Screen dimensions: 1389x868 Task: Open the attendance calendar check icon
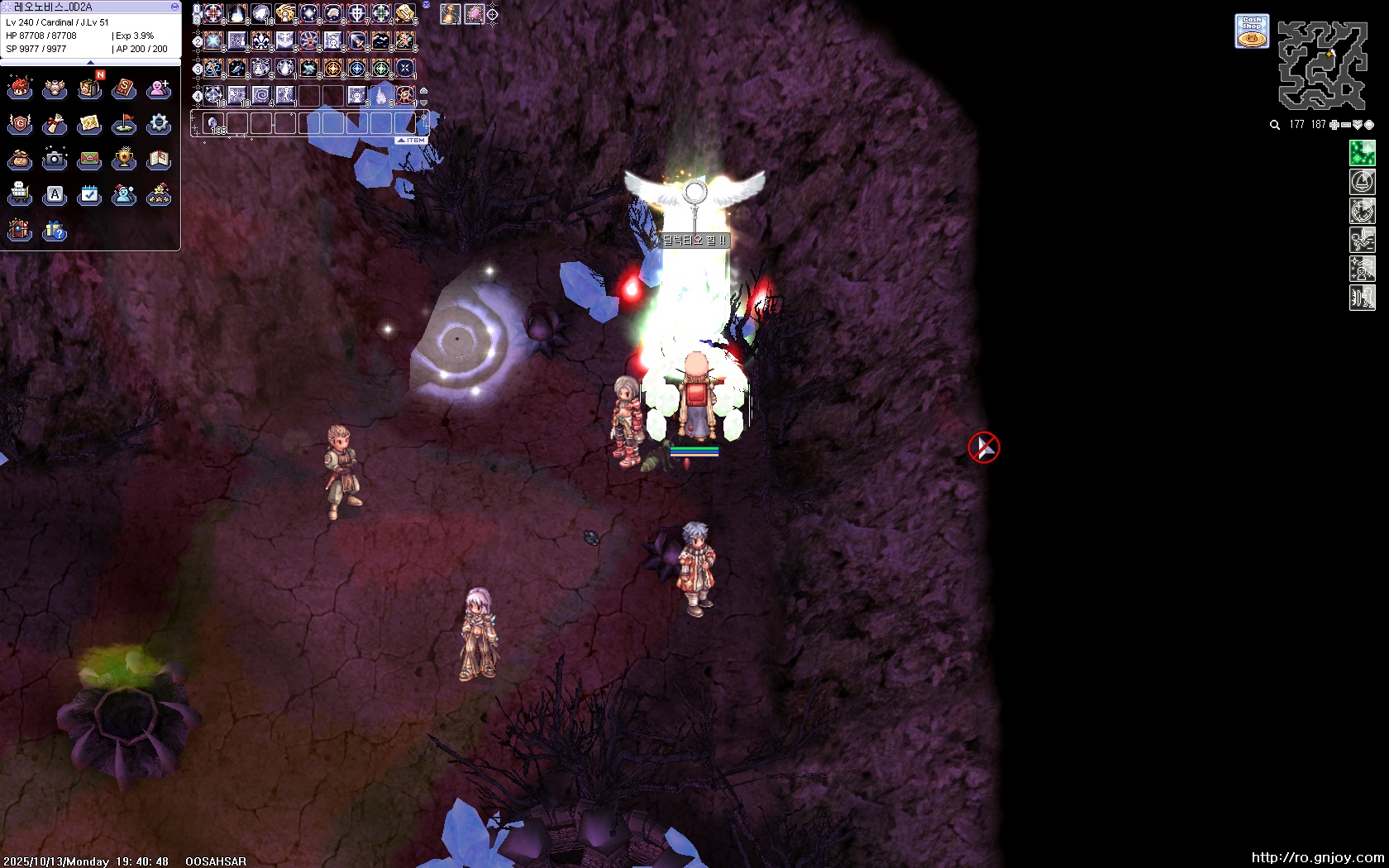pyautogui.click(x=89, y=194)
